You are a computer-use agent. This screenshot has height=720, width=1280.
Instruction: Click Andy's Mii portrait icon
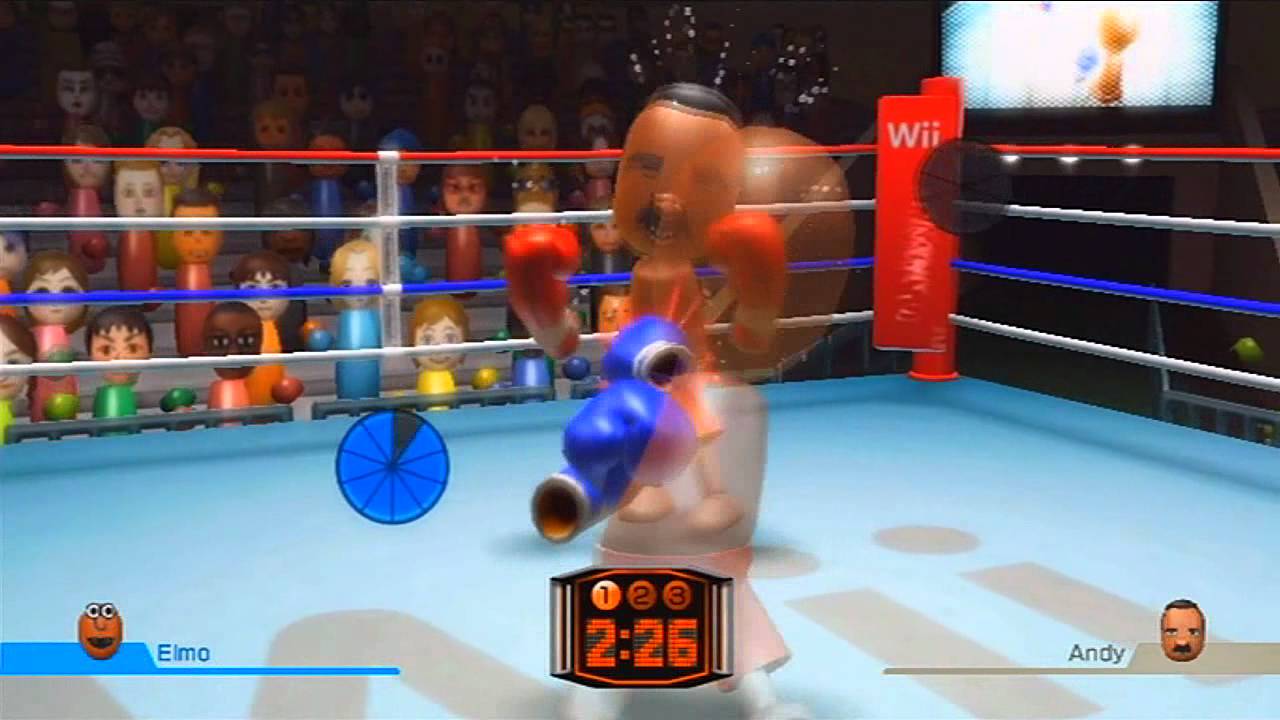(x=1182, y=630)
